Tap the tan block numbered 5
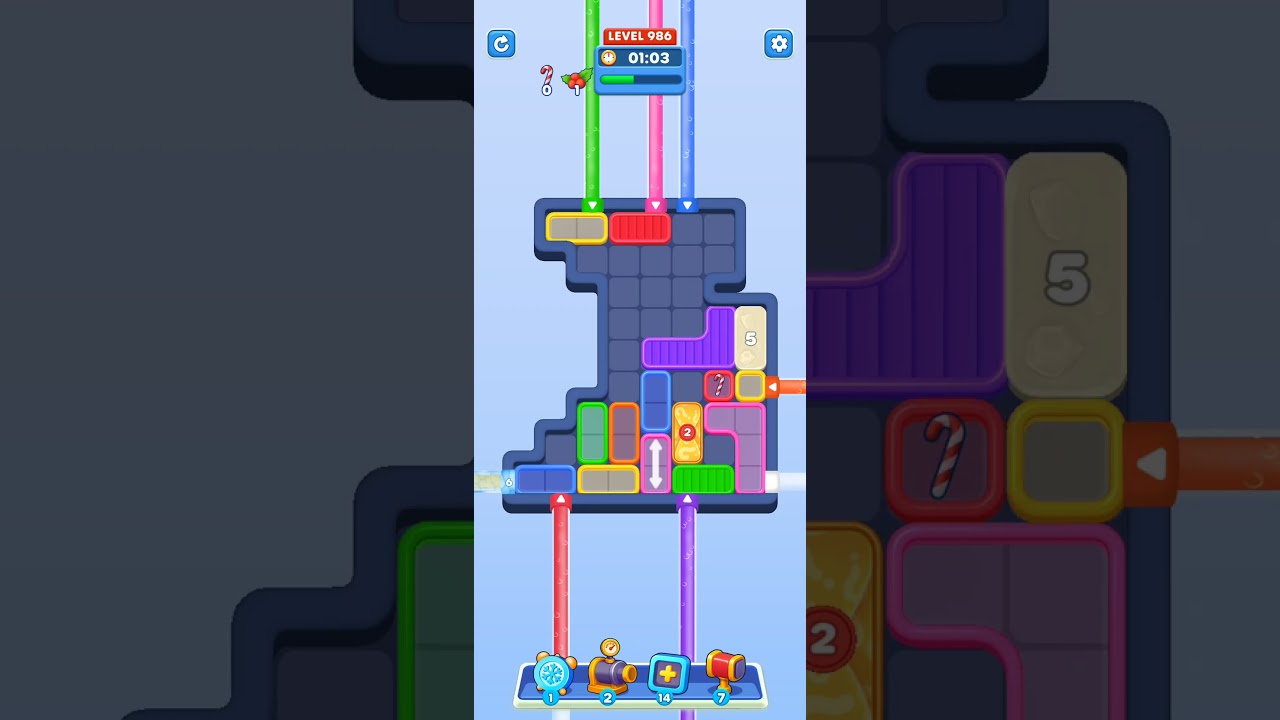This screenshot has width=1280, height=720. tap(751, 338)
